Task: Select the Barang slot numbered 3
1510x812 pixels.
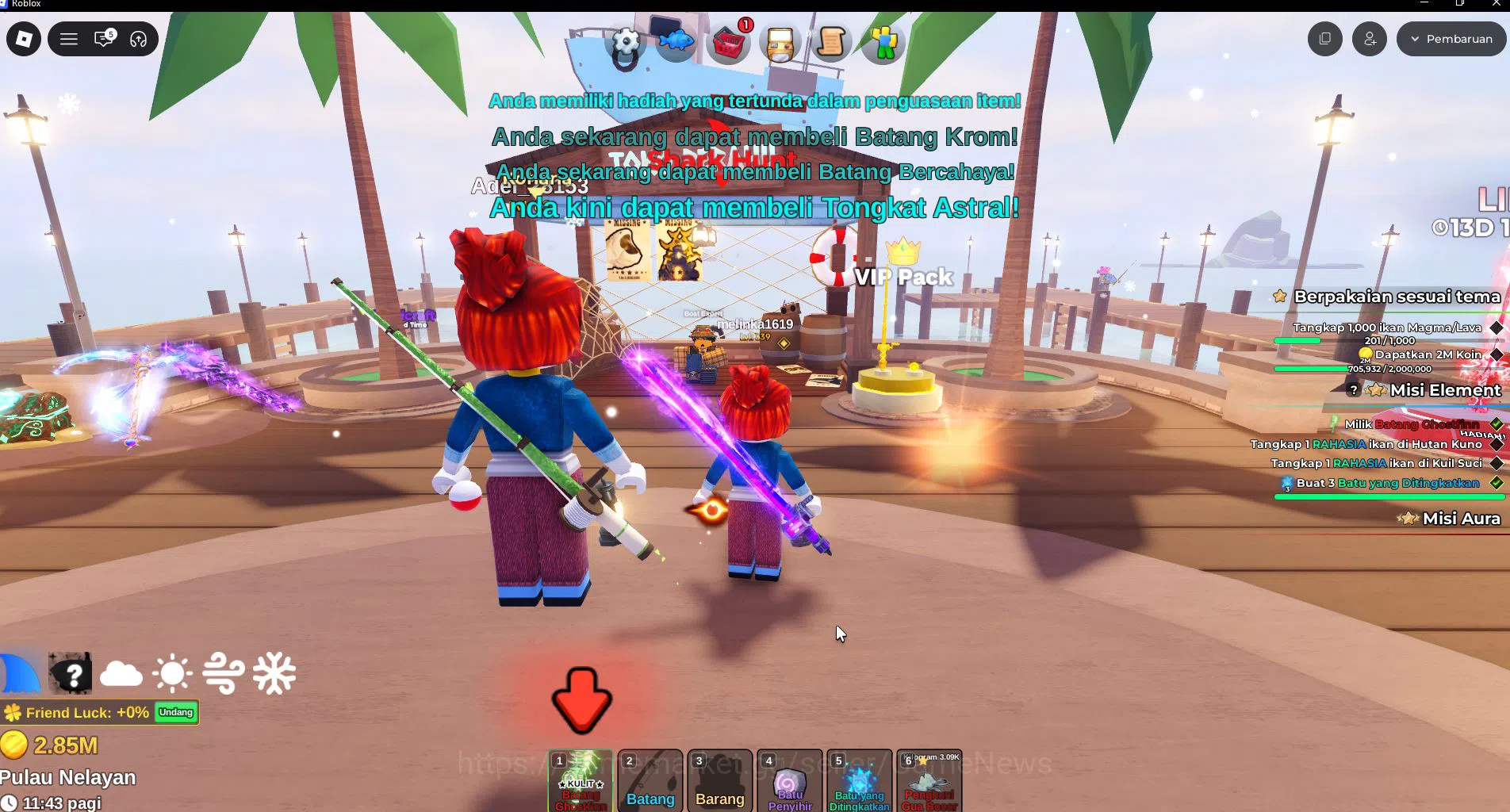Action: point(719,781)
